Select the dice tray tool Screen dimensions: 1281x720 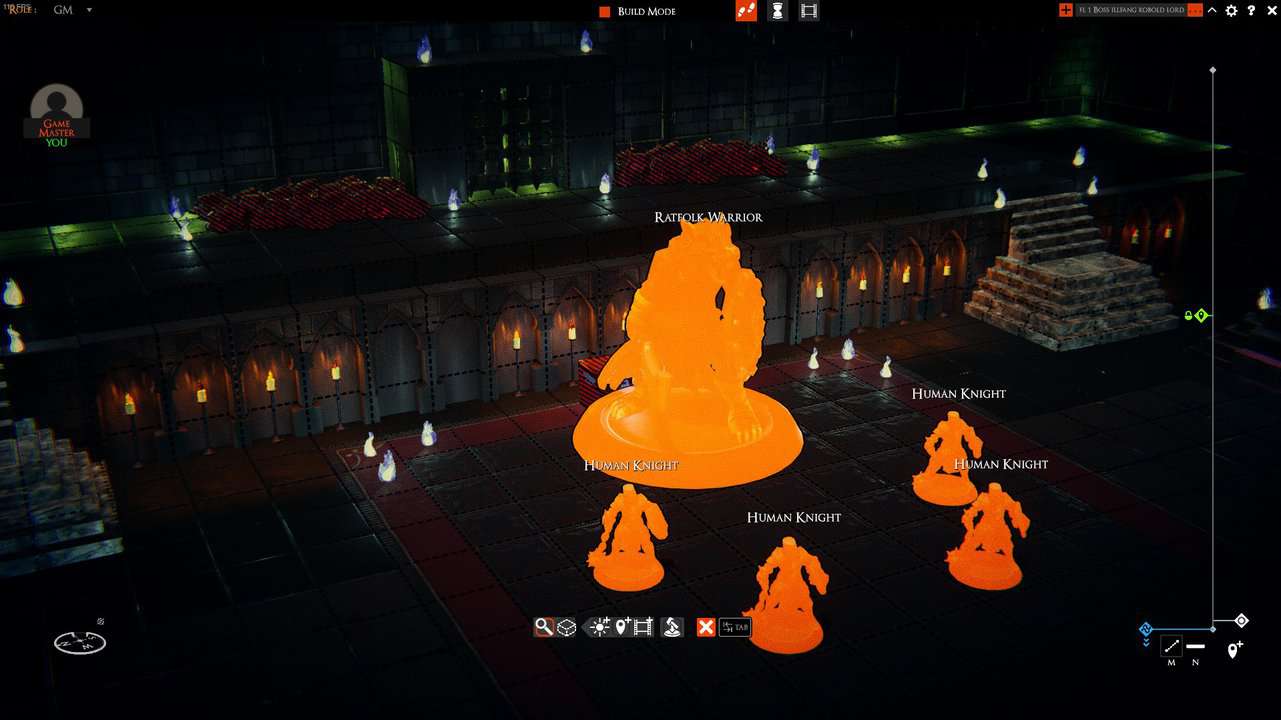click(672, 627)
